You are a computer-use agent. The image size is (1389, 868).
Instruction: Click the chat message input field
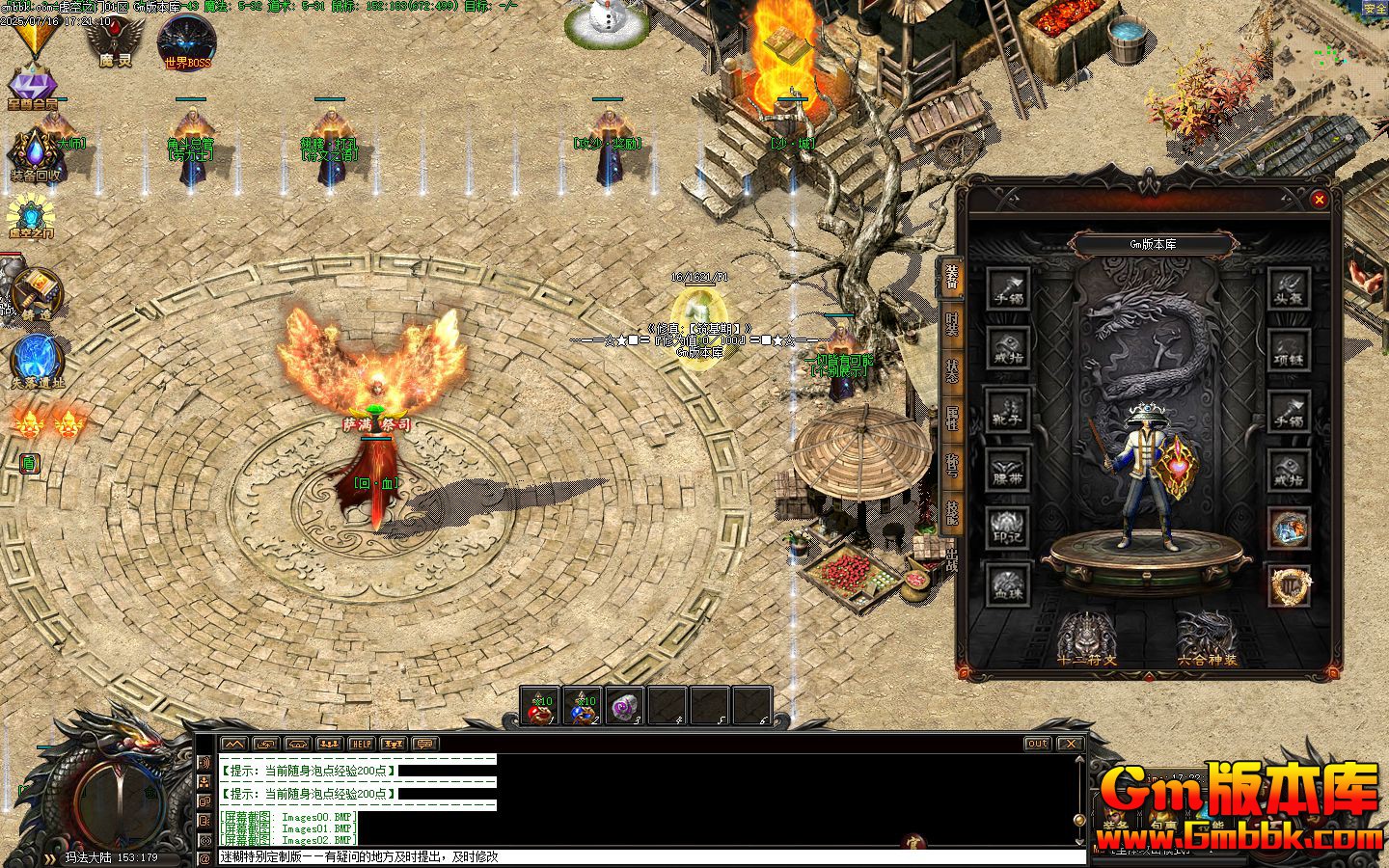646,856
